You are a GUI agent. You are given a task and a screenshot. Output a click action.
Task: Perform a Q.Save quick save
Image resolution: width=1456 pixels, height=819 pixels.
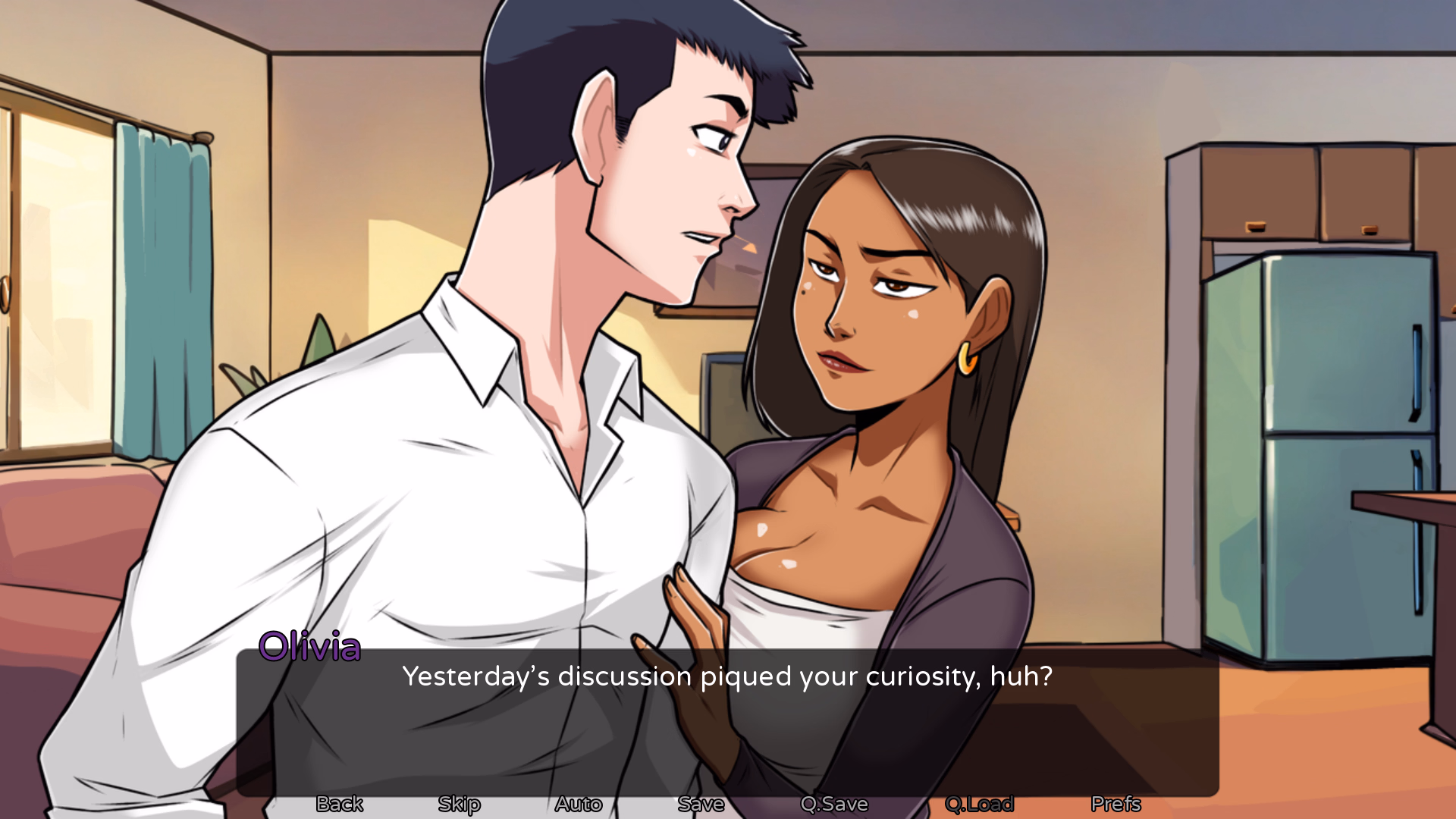836,805
